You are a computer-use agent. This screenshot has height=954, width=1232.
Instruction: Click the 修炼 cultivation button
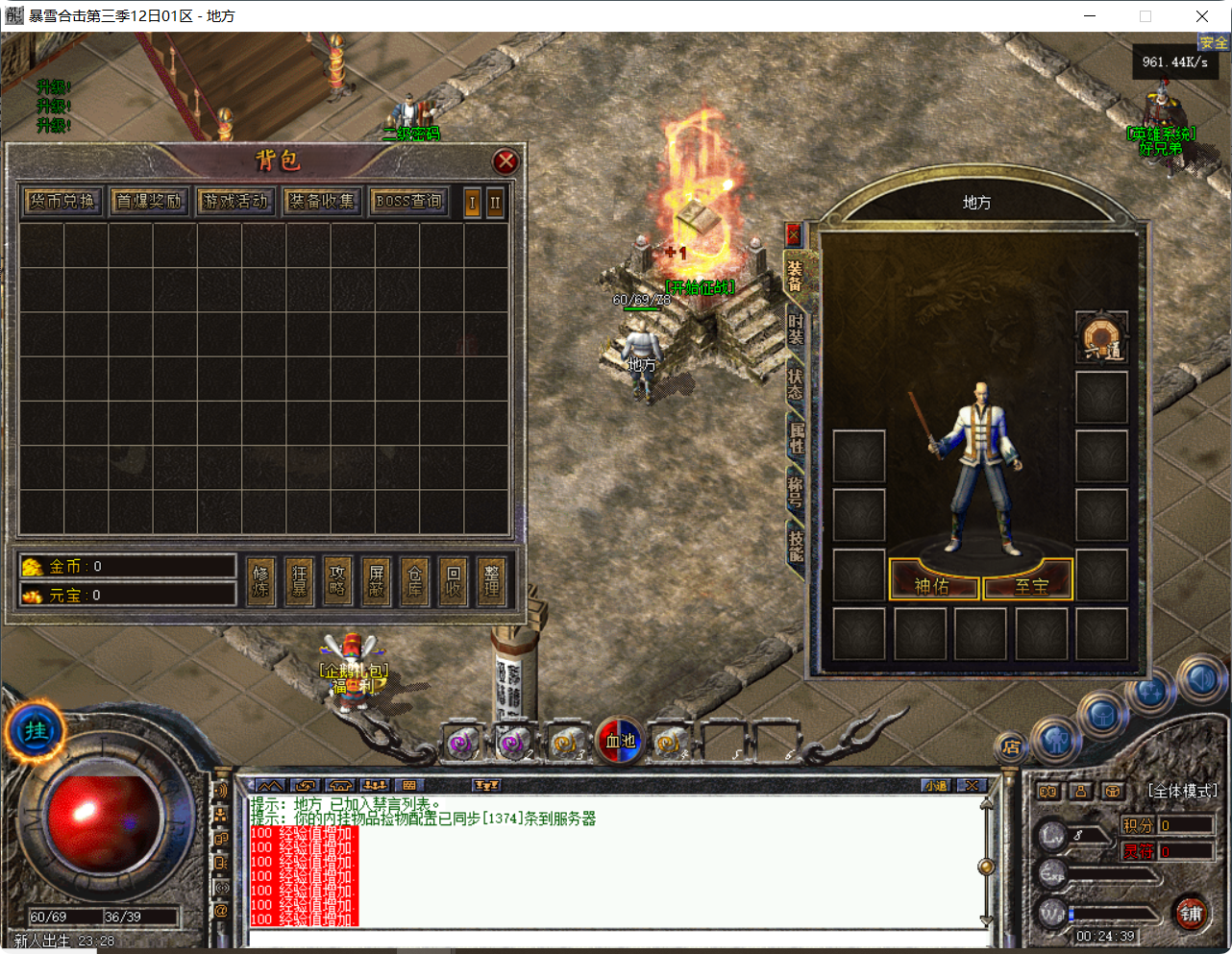click(260, 581)
